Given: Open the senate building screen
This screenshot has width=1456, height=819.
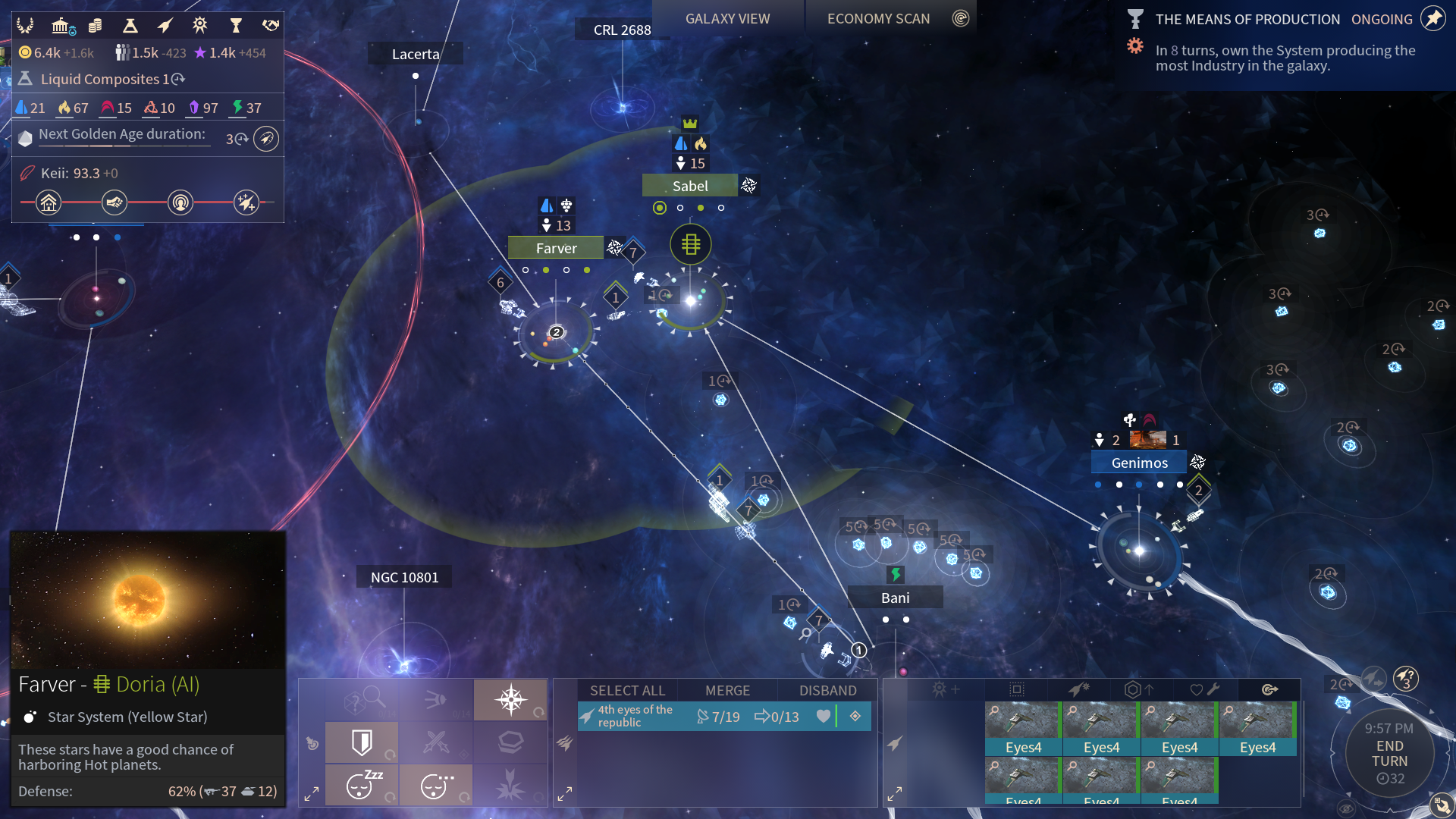Looking at the screenshot, I should [x=62, y=26].
